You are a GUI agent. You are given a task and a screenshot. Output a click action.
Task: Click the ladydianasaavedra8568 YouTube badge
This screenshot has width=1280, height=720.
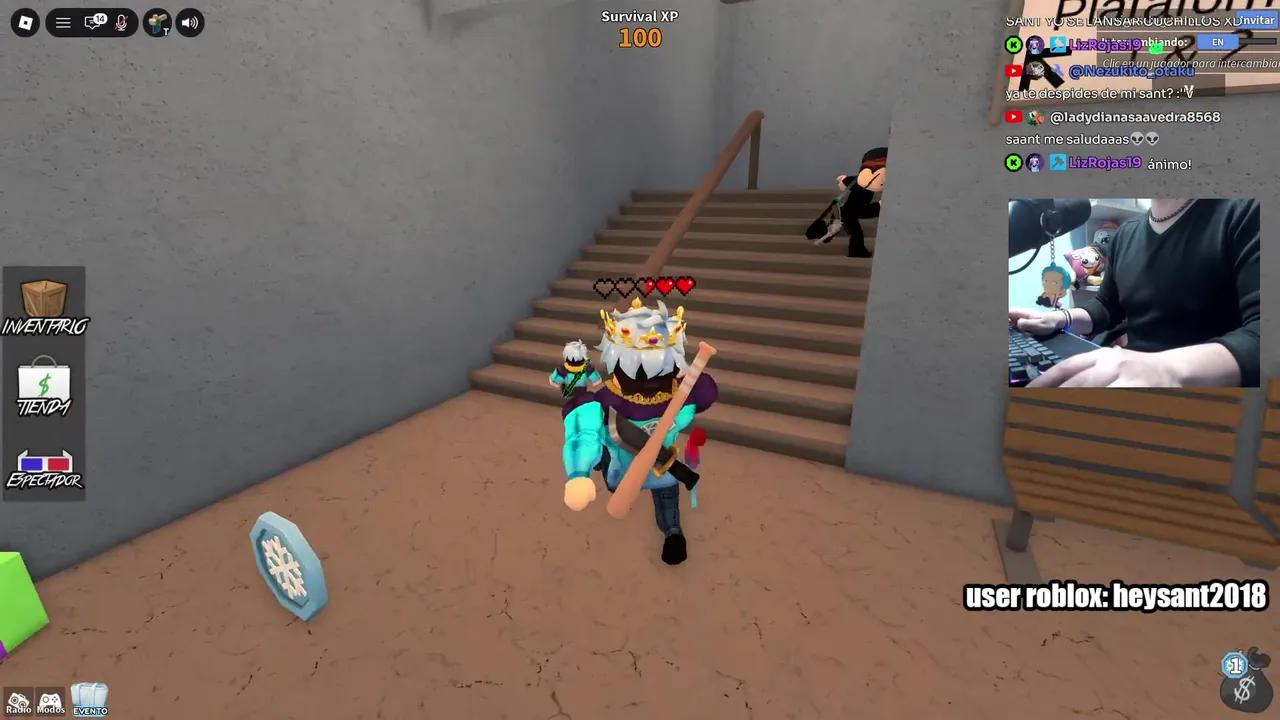(1012, 116)
